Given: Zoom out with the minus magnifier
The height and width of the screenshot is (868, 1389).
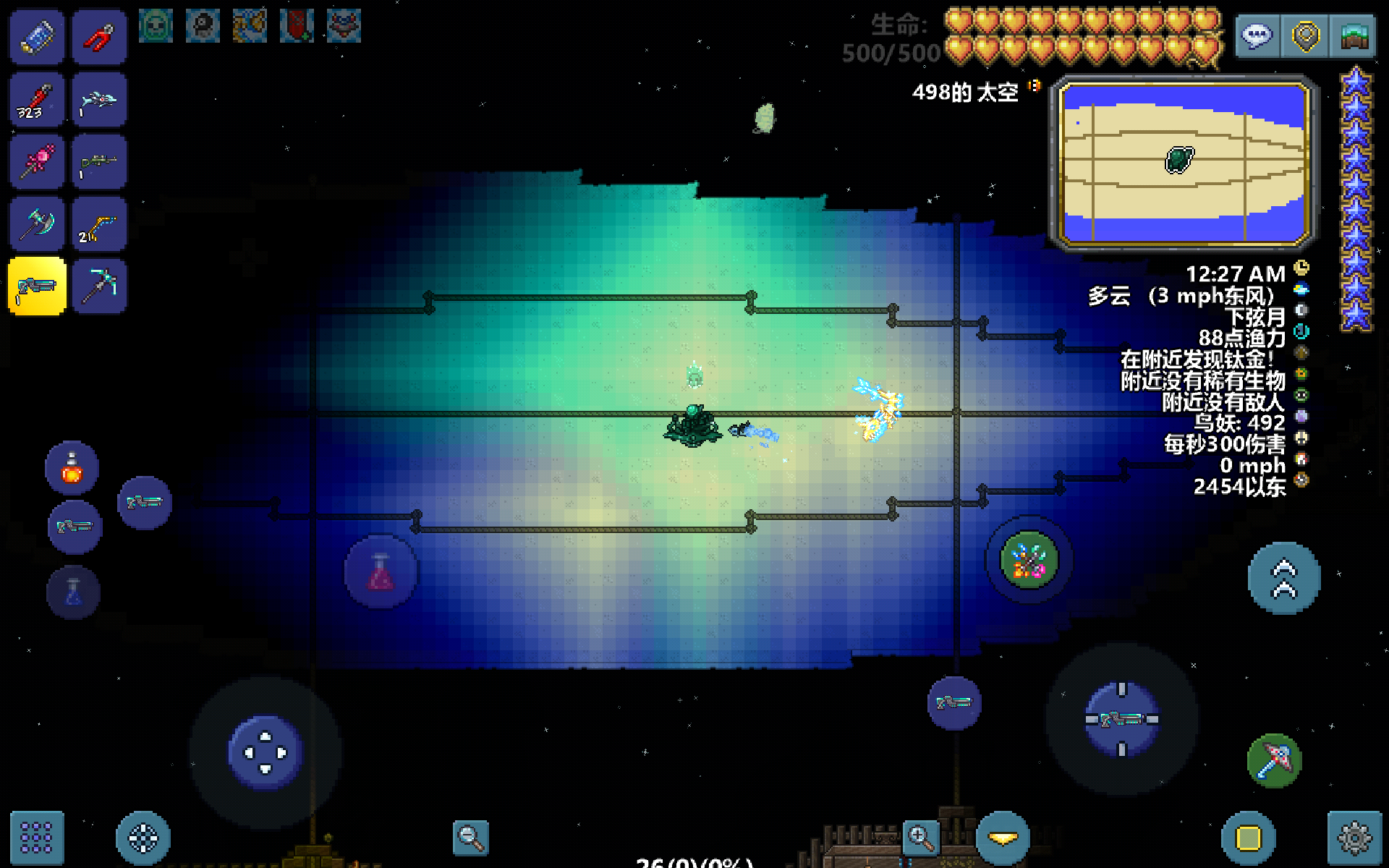Looking at the screenshot, I should (x=470, y=838).
